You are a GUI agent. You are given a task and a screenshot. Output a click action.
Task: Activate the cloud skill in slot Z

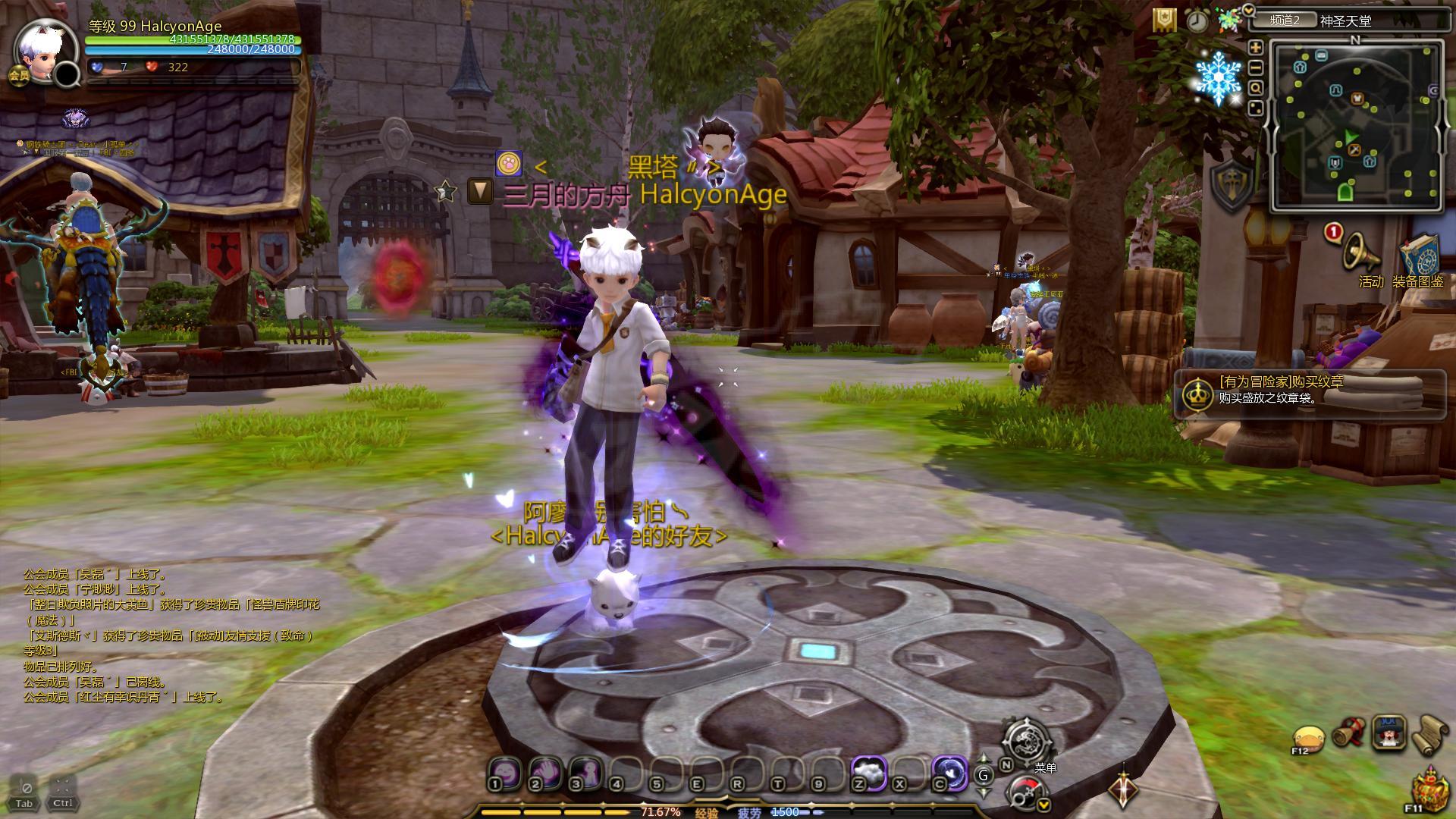(869, 772)
